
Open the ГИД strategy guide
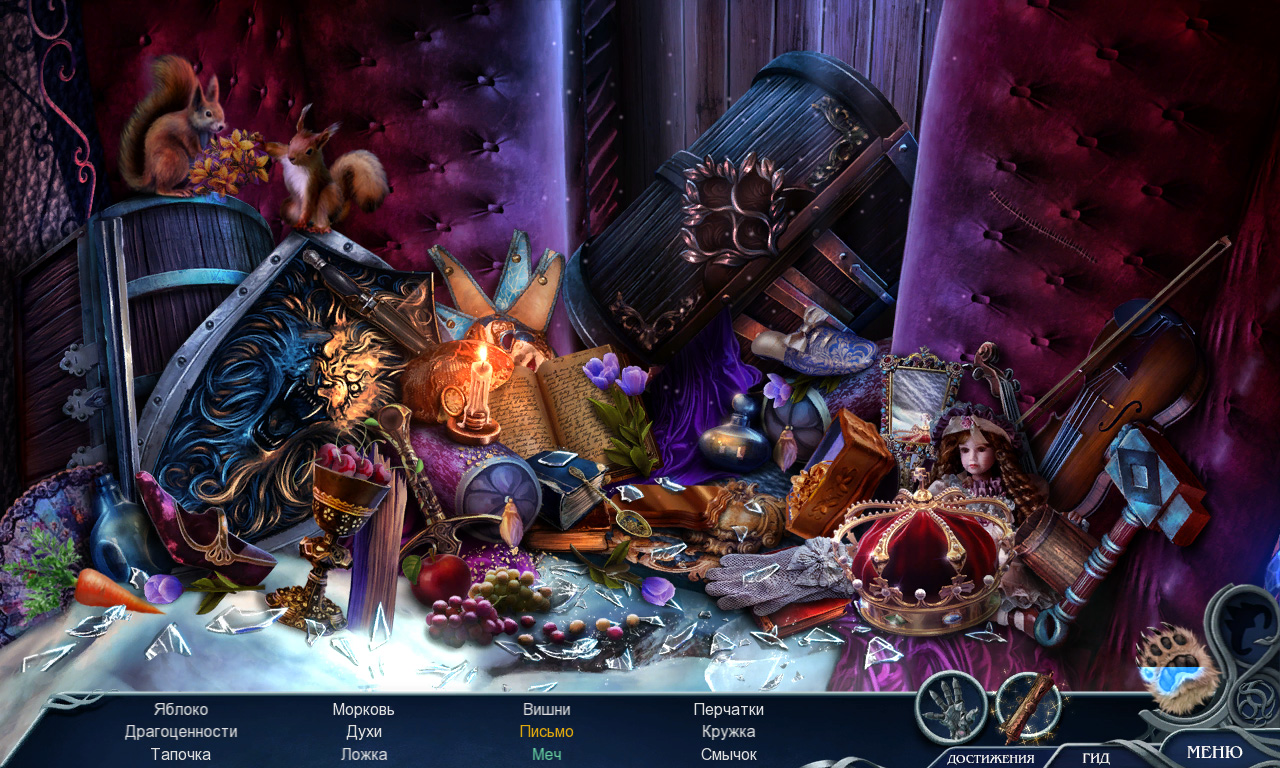click(1096, 758)
